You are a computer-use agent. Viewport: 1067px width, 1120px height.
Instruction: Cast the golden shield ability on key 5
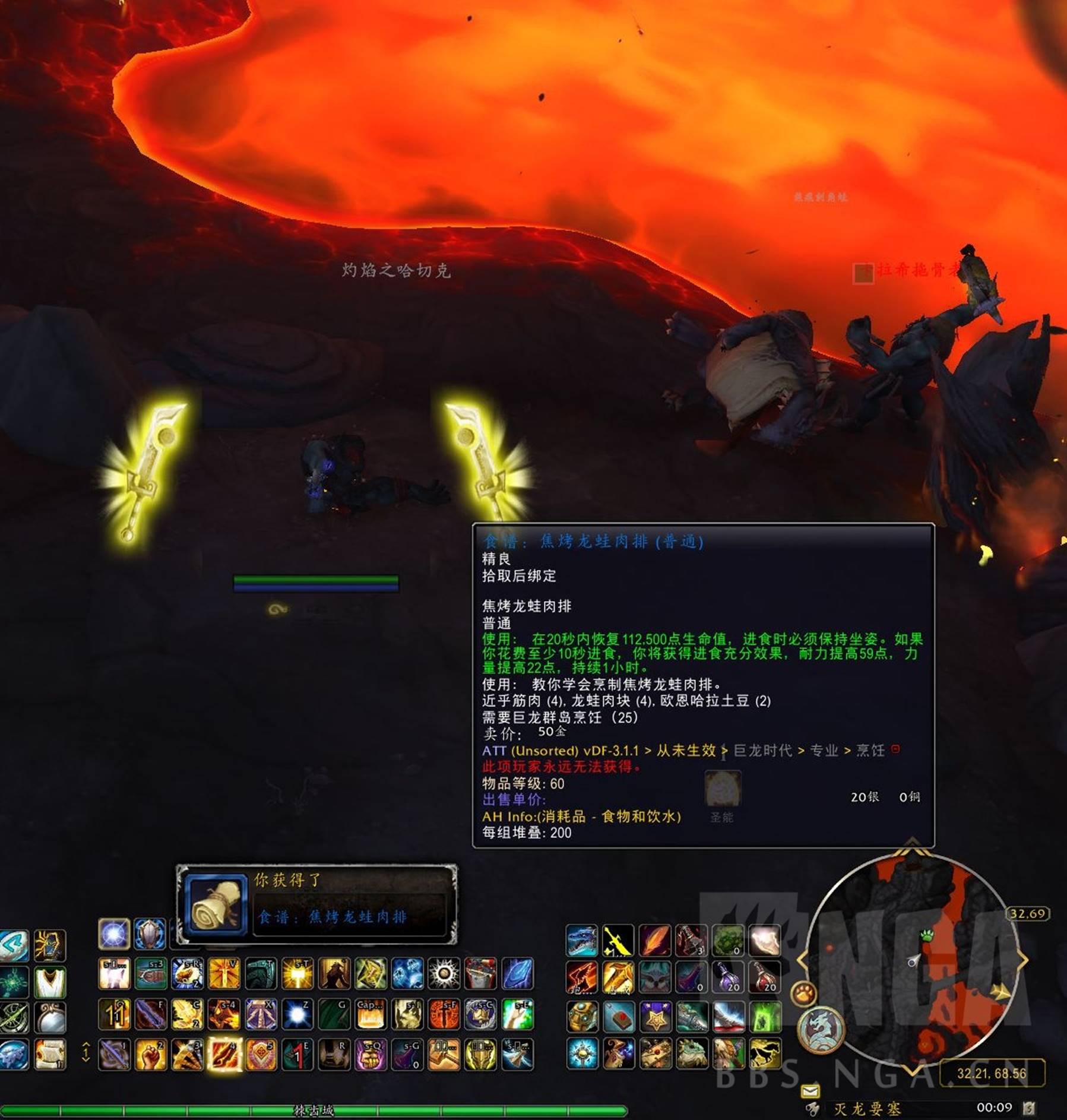[261, 1054]
